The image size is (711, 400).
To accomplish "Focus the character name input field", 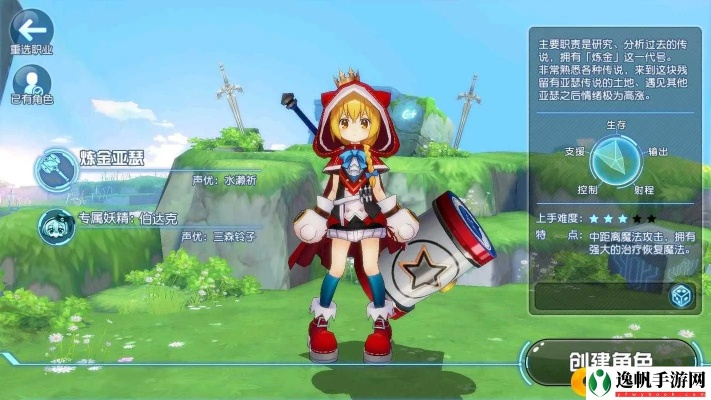I will (598, 296).
